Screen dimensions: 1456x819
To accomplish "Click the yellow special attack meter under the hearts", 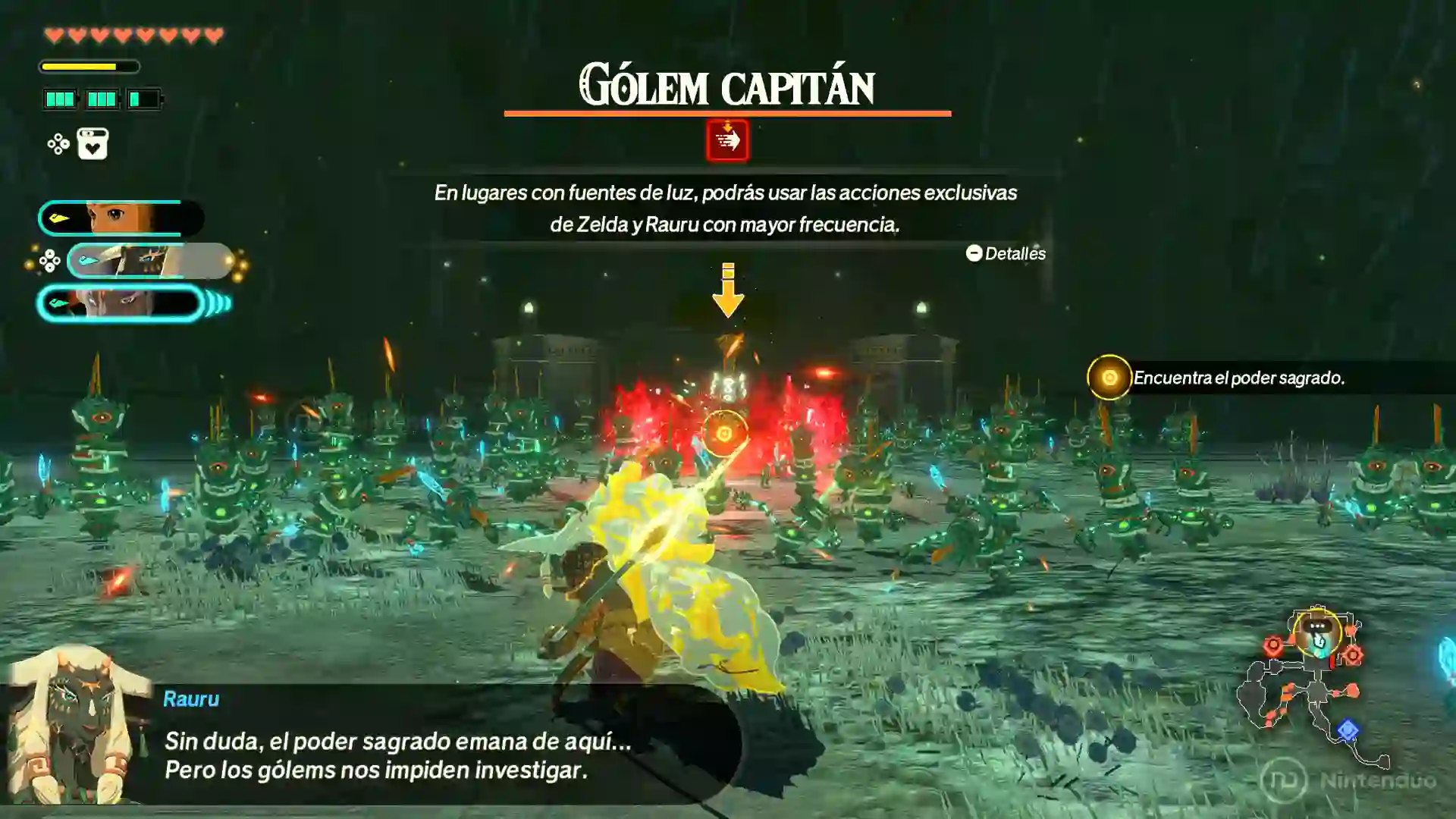I will pyautogui.click(x=89, y=67).
